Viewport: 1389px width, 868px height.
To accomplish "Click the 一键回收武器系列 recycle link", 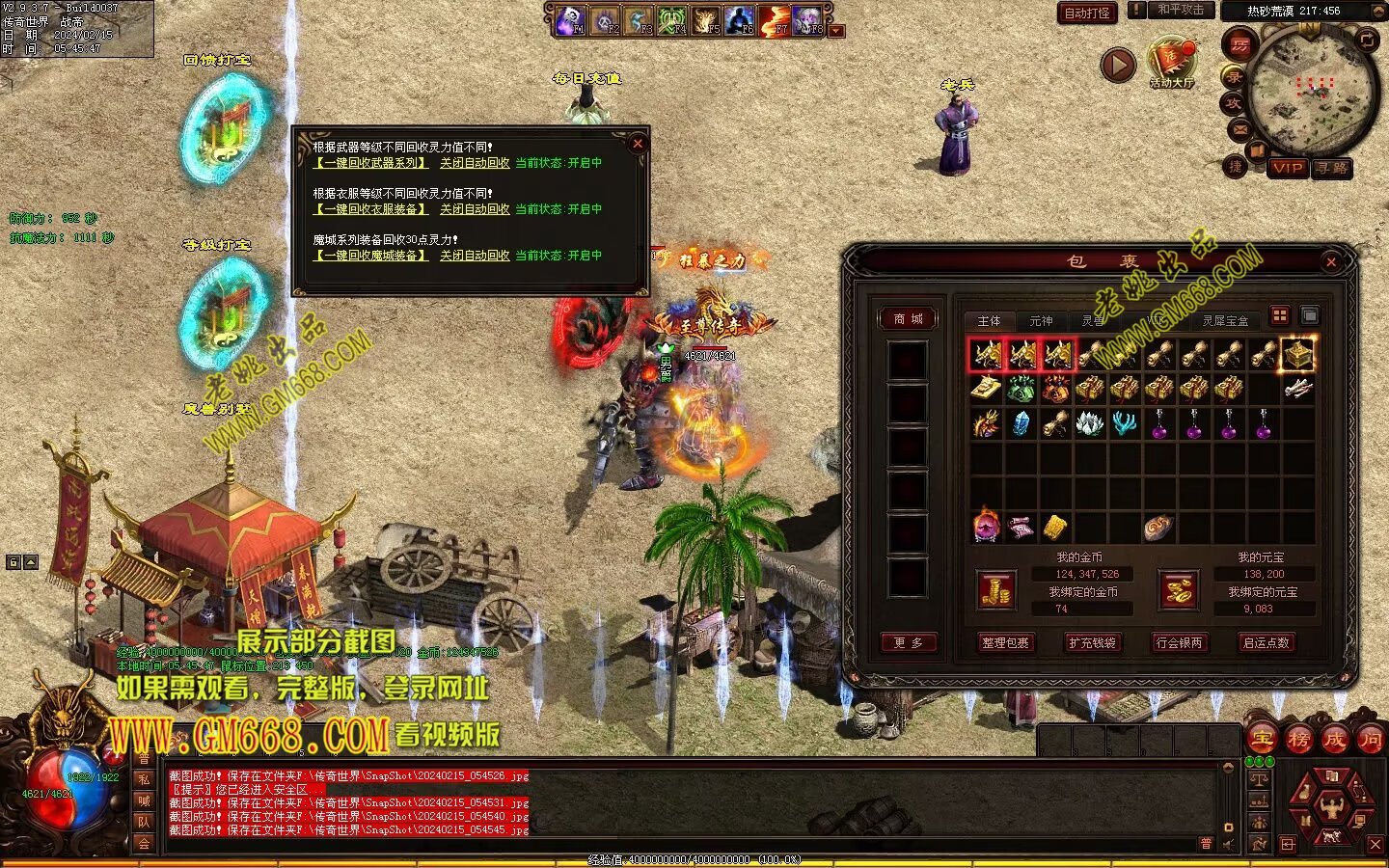I will point(370,163).
